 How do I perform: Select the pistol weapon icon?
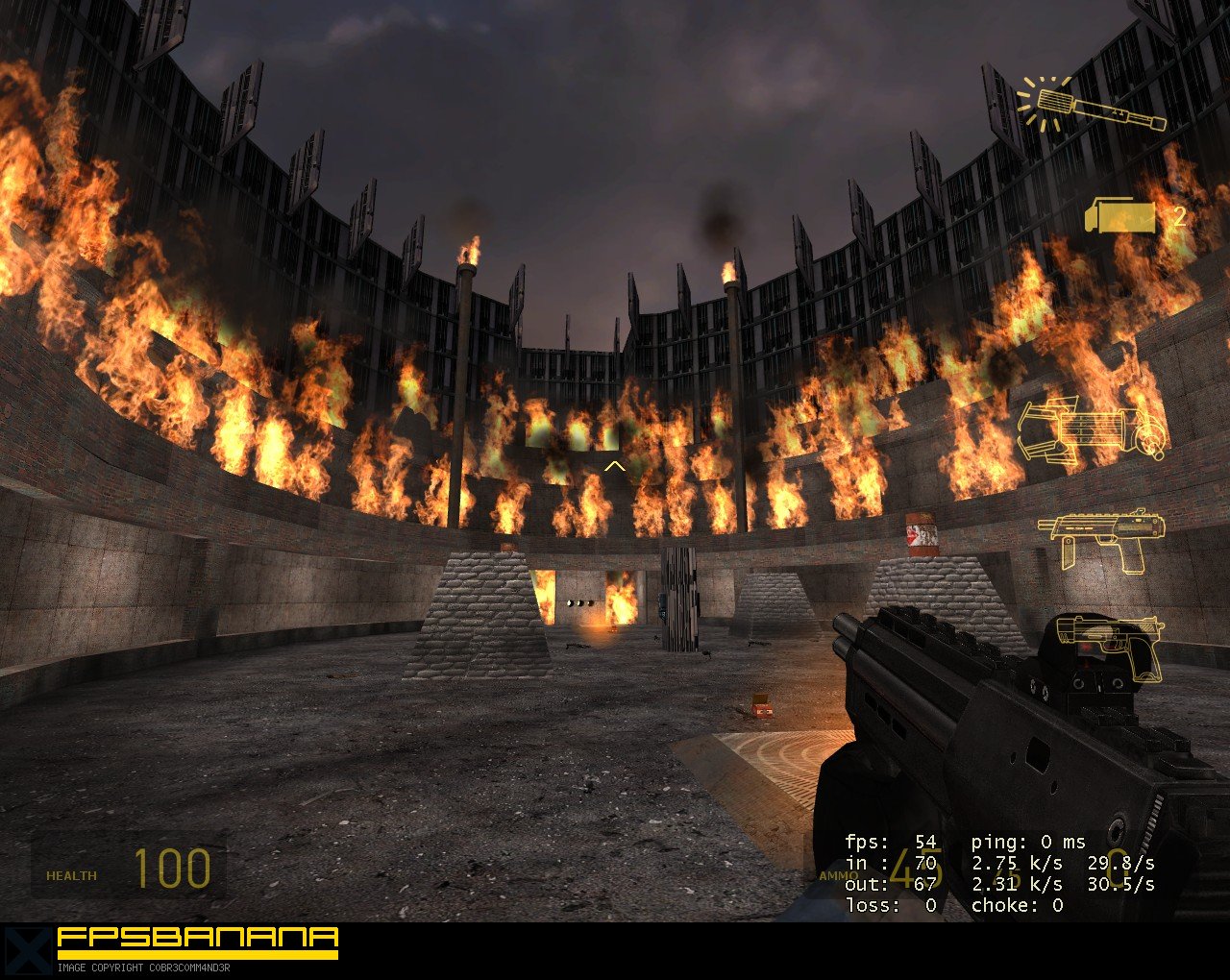(1110, 644)
